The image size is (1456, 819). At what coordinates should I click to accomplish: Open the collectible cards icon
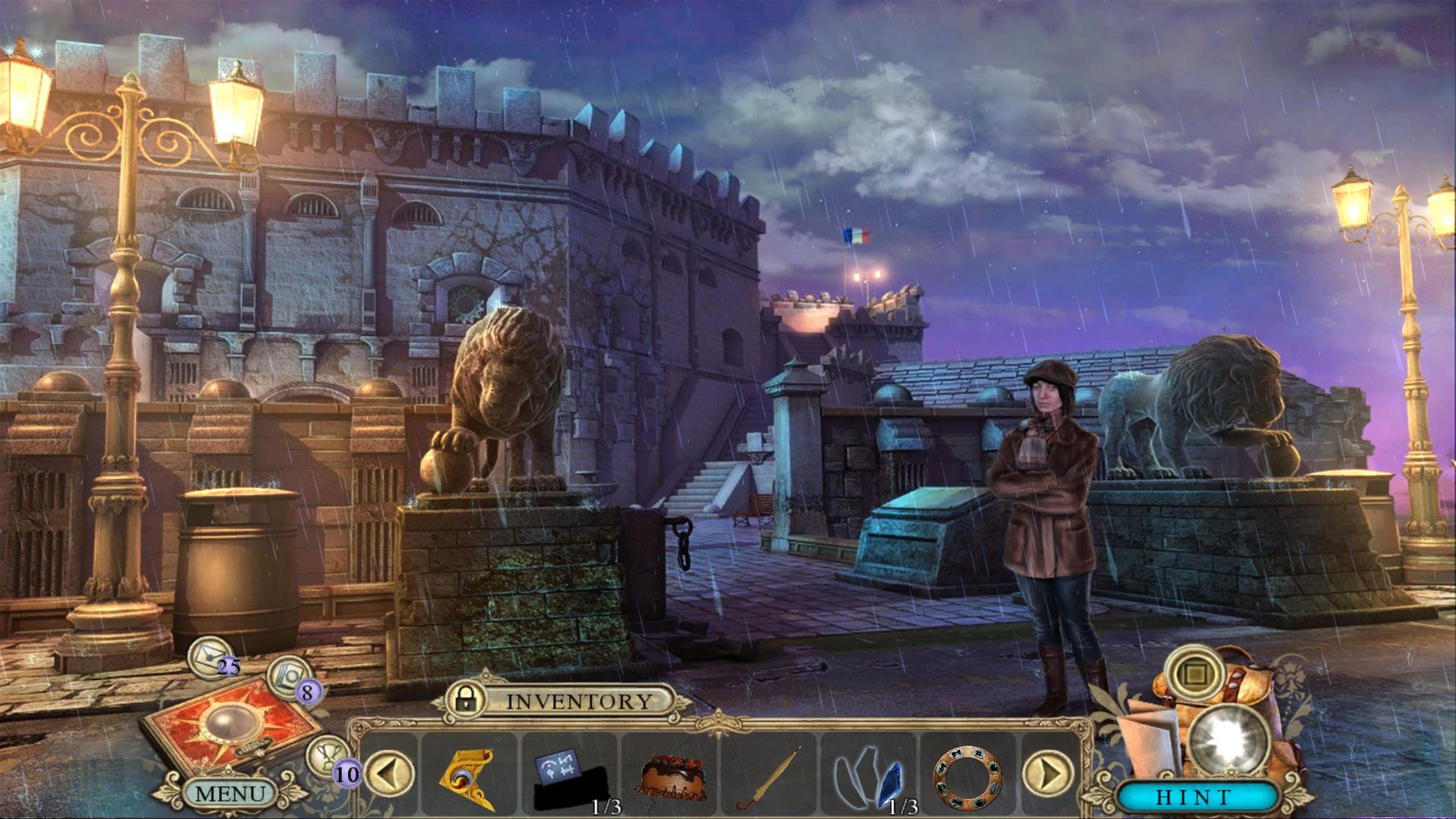point(290,676)
